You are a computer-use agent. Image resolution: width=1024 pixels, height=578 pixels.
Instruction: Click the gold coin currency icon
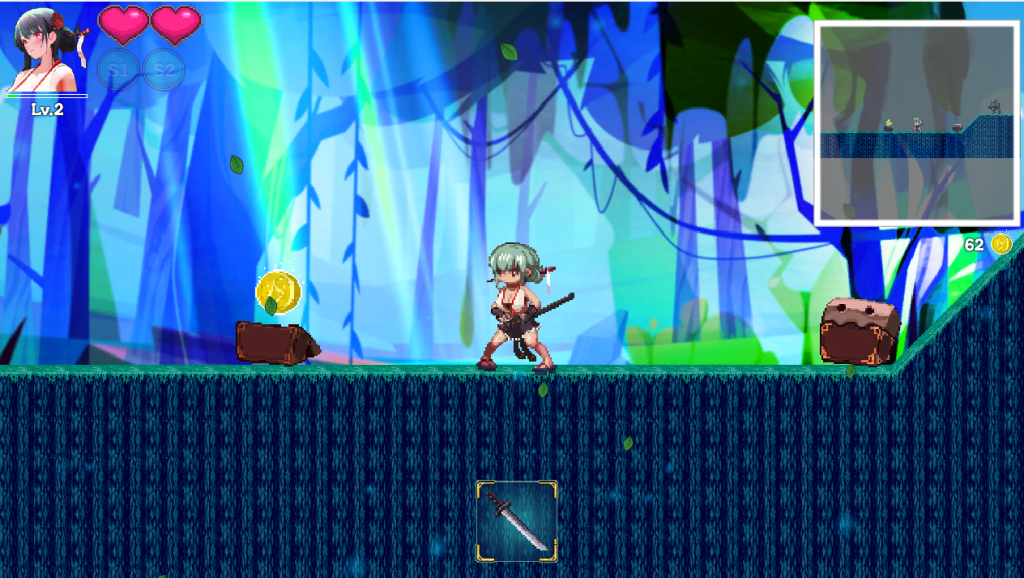(1001, 244)
